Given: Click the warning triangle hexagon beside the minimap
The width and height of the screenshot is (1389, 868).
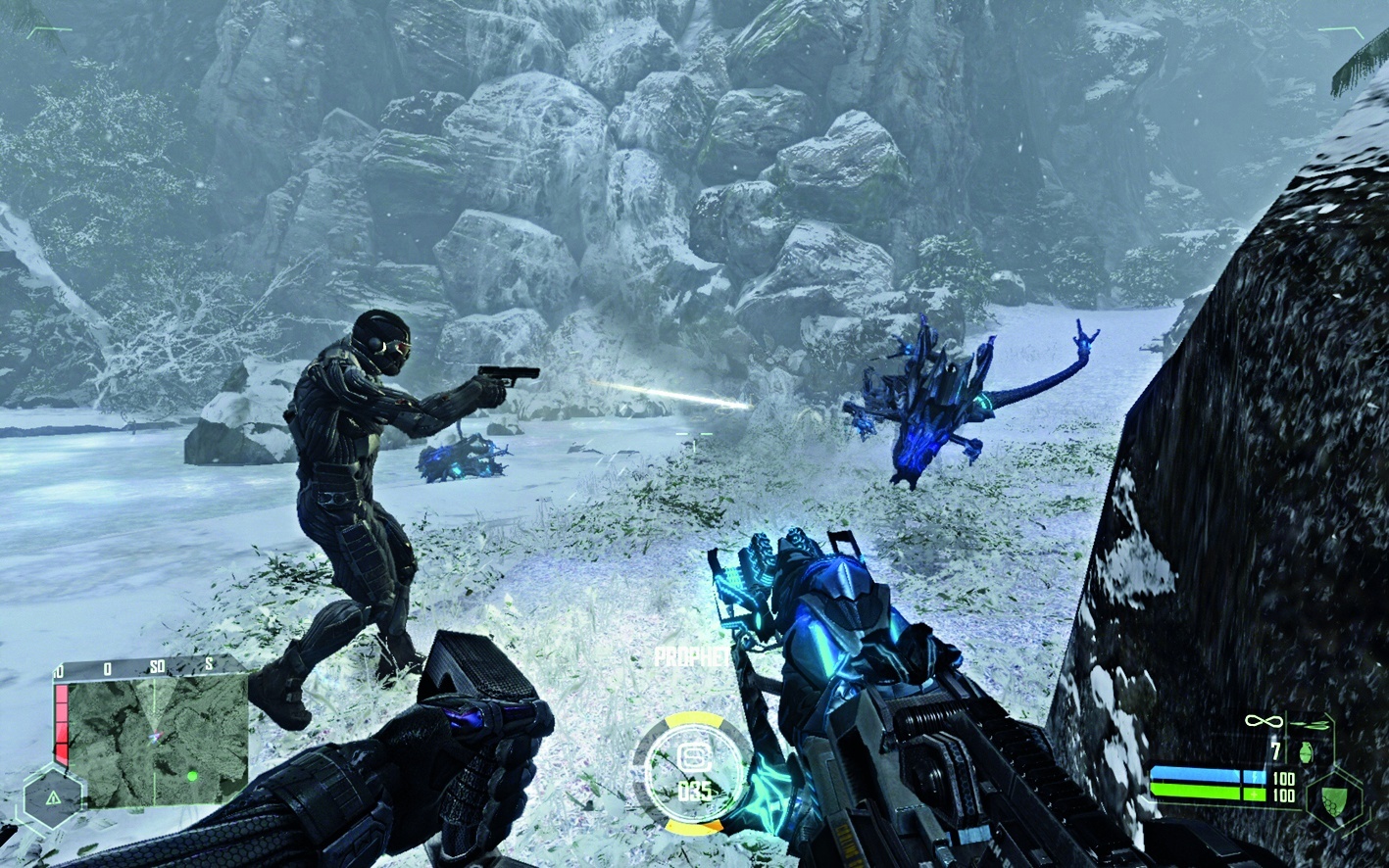Looking at the screenshot, I should 53,797.
